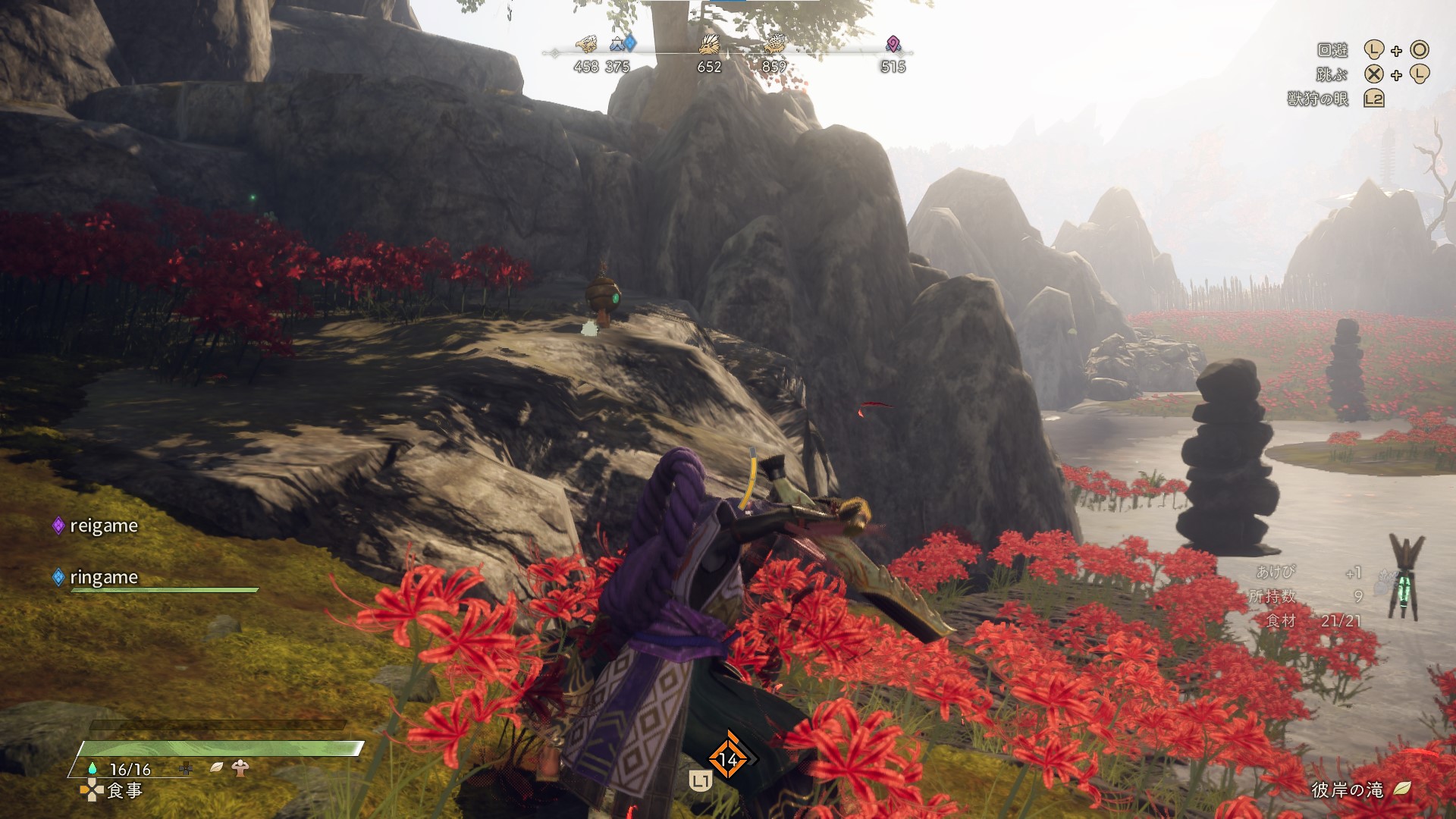The width and height of the screenshot is (1456, 819).
Task: Click the leaf status icon beside healing water
Action: pyautogui.click(x=216, y=767)
